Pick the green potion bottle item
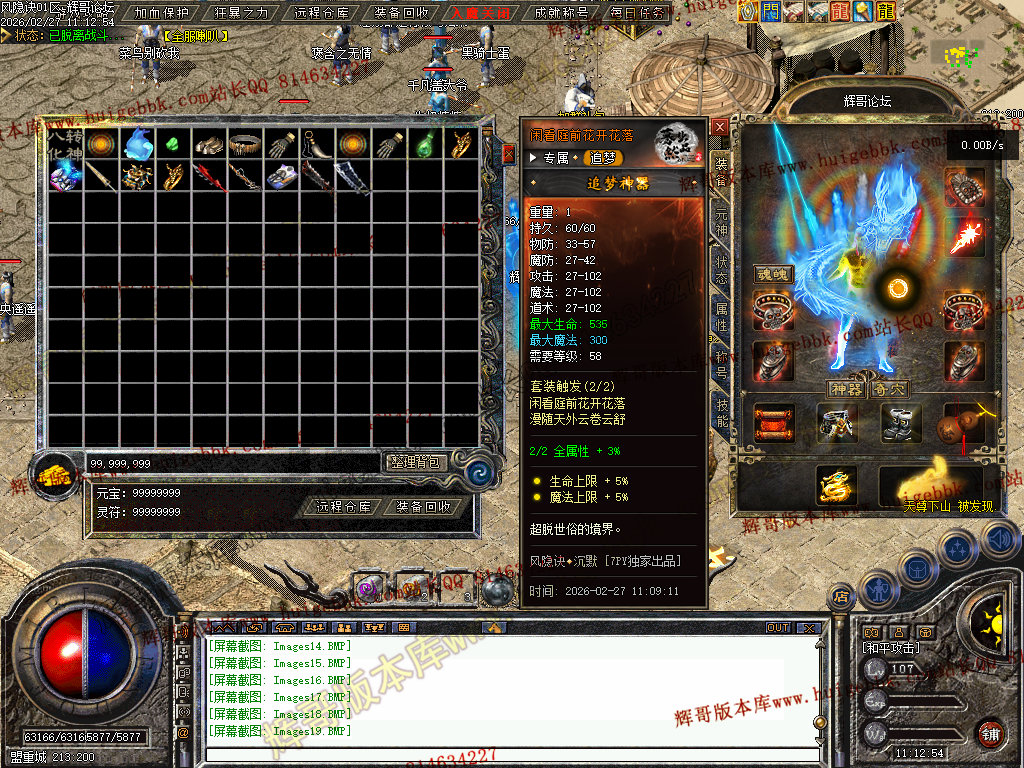 pyautogui.click(x=425, y=145)
